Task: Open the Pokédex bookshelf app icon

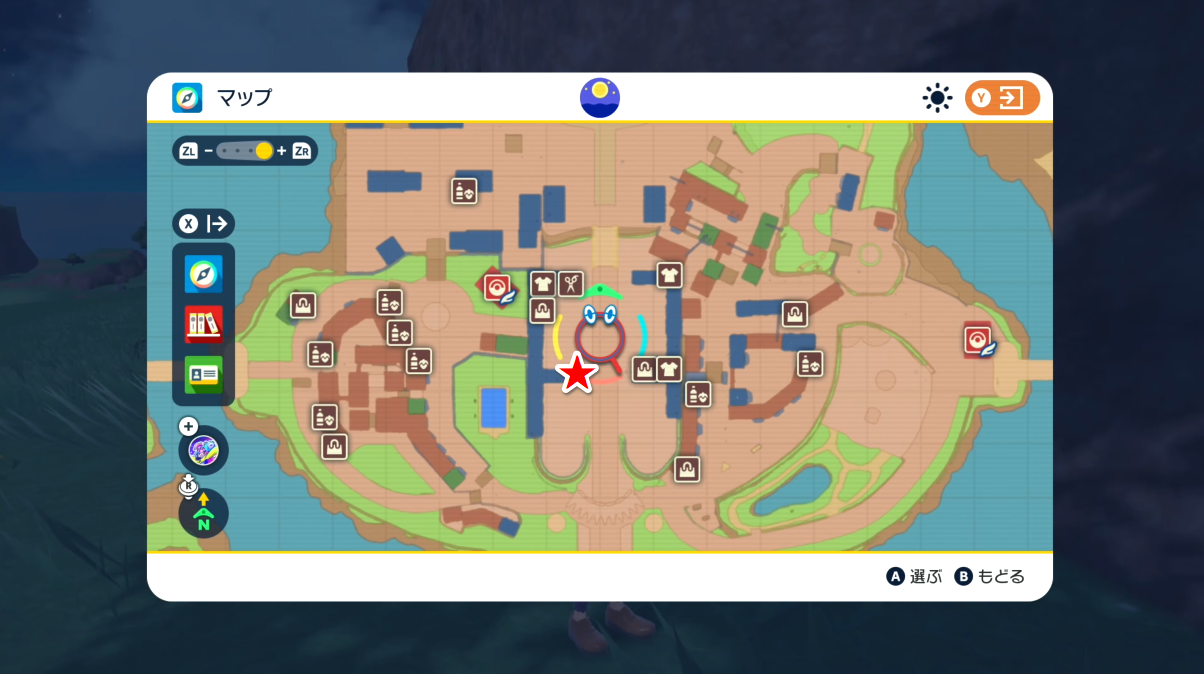Action: 204,324
